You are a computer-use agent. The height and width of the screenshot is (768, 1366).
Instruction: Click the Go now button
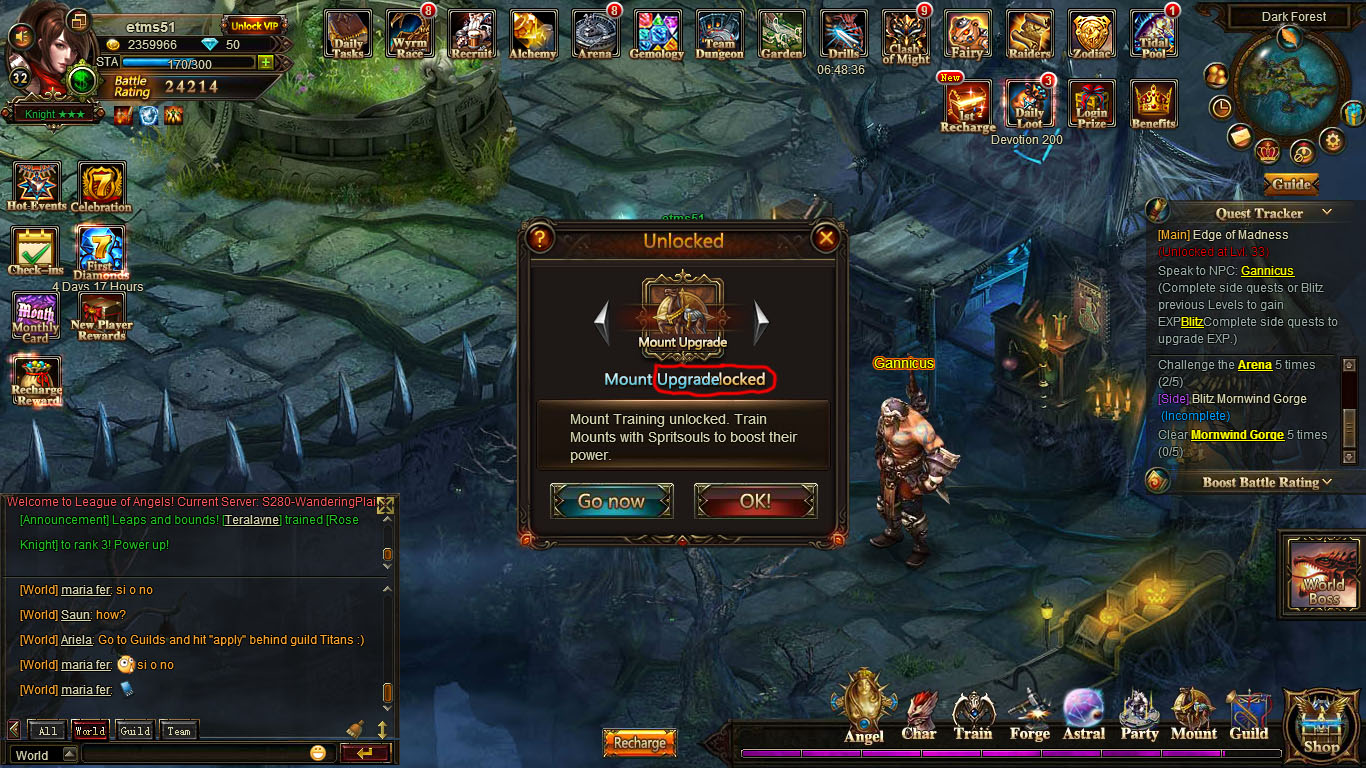tap(611, 501)
